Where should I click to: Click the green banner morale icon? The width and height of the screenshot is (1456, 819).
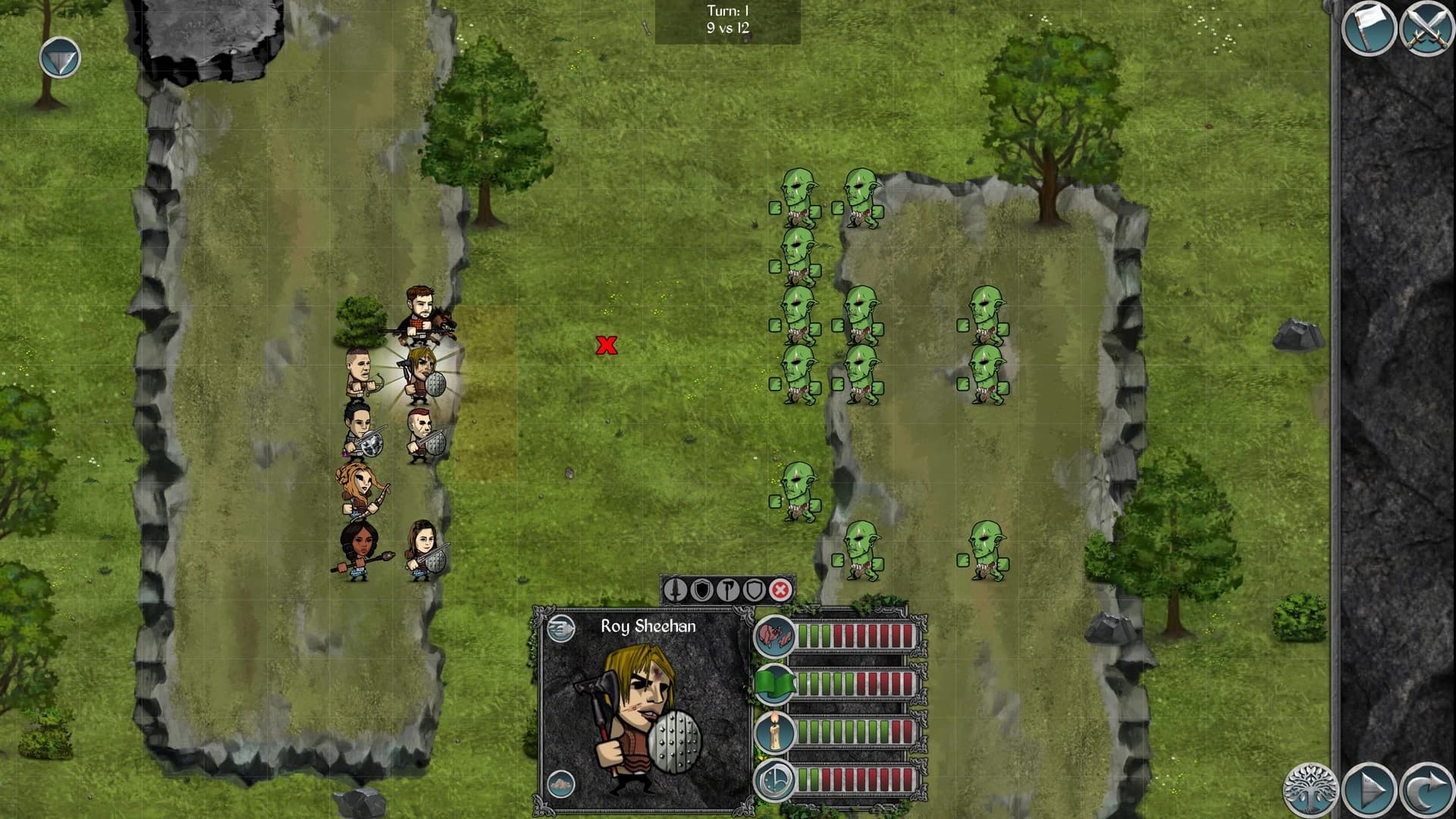775,683
